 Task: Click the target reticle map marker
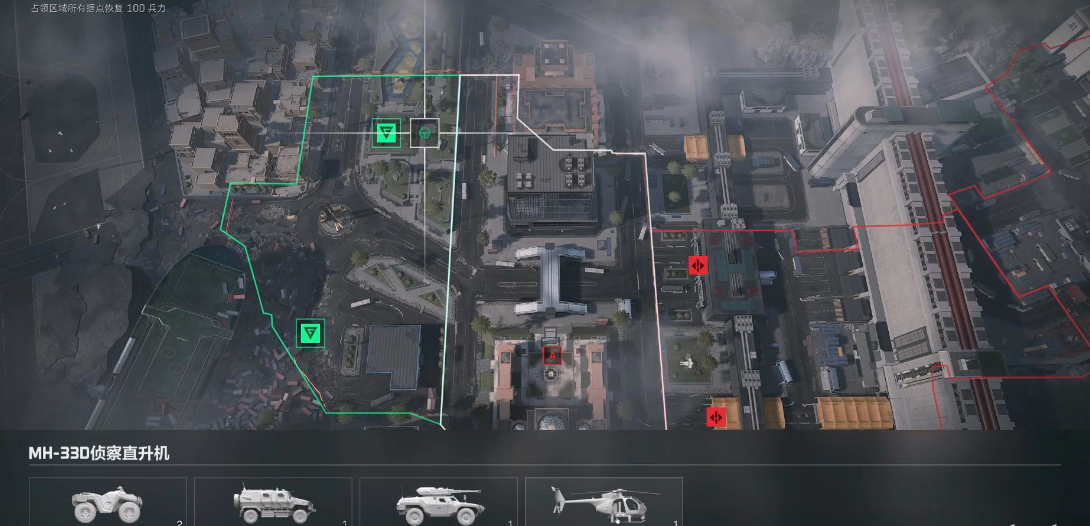425,132
